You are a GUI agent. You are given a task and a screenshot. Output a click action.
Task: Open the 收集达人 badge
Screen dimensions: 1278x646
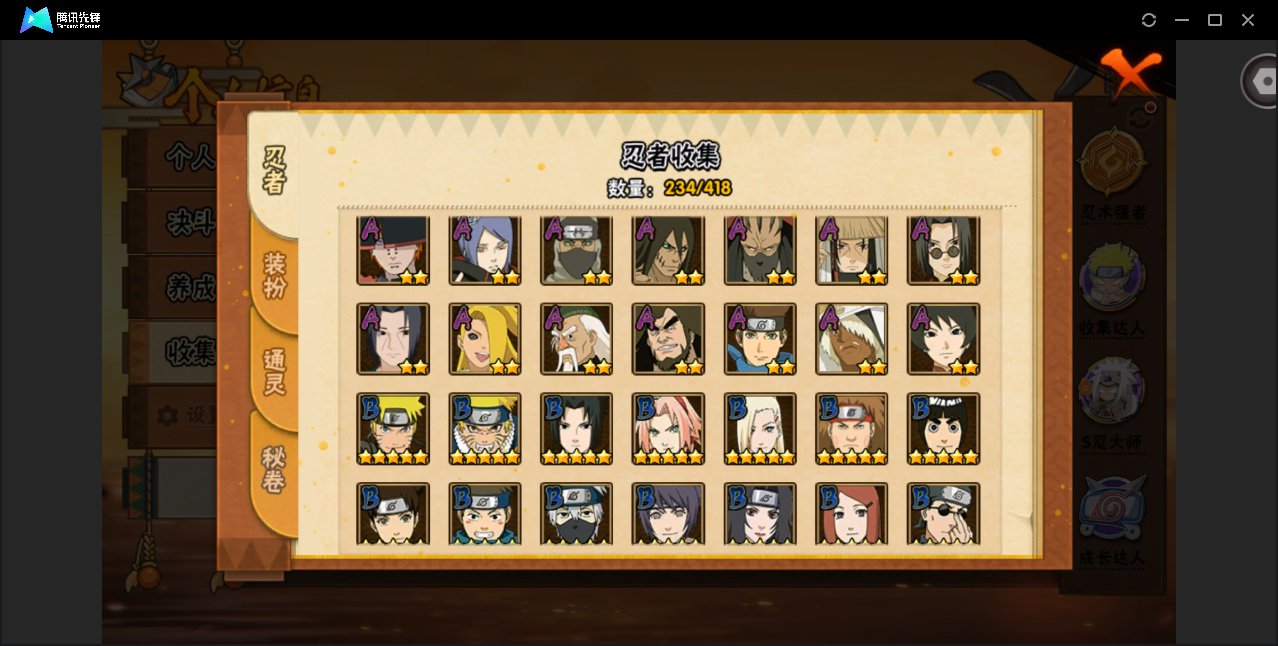pyautogui.click(x=1112, y=281)
